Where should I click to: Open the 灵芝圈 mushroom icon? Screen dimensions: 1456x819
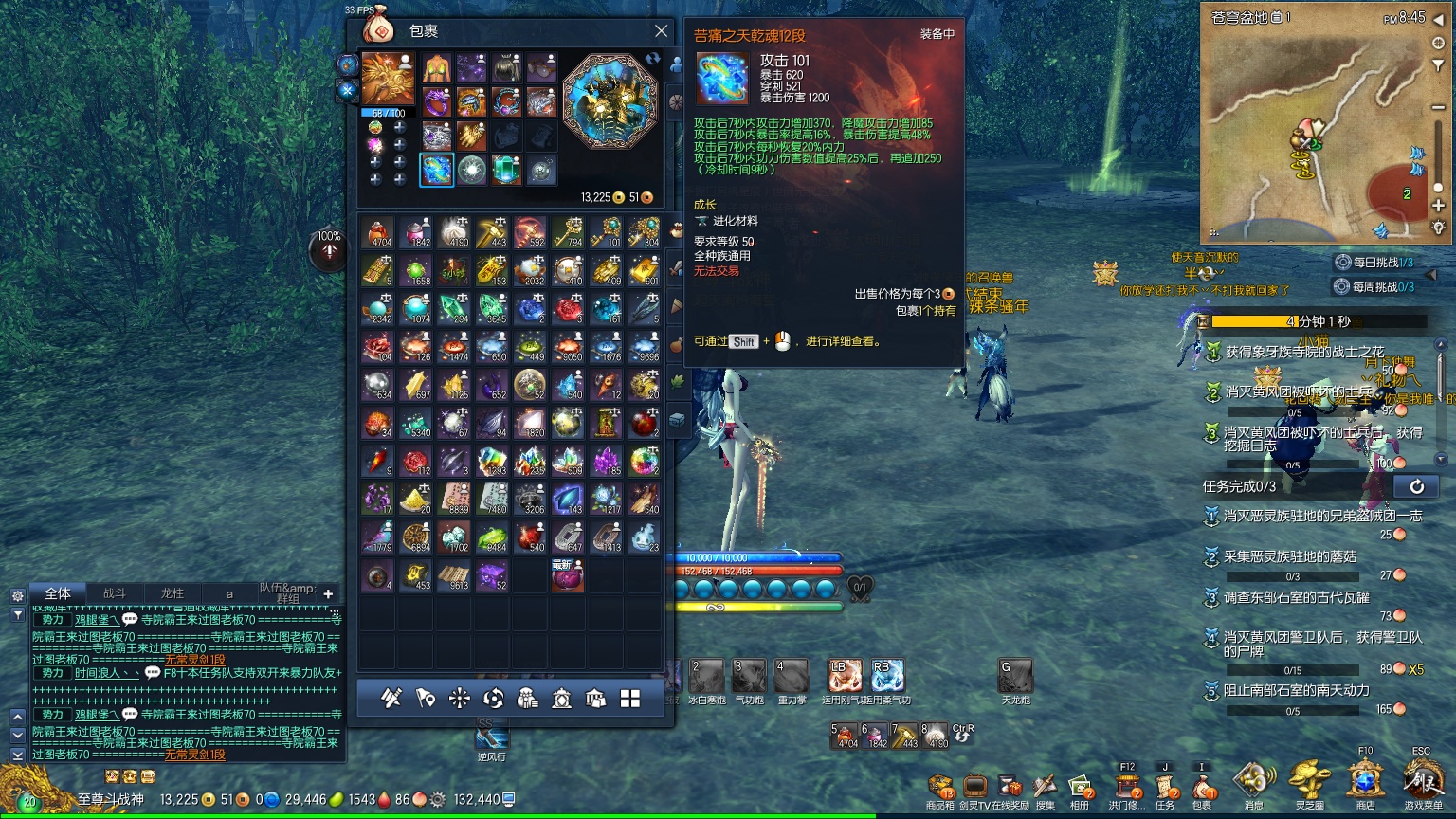click(x=1308, y=783)
